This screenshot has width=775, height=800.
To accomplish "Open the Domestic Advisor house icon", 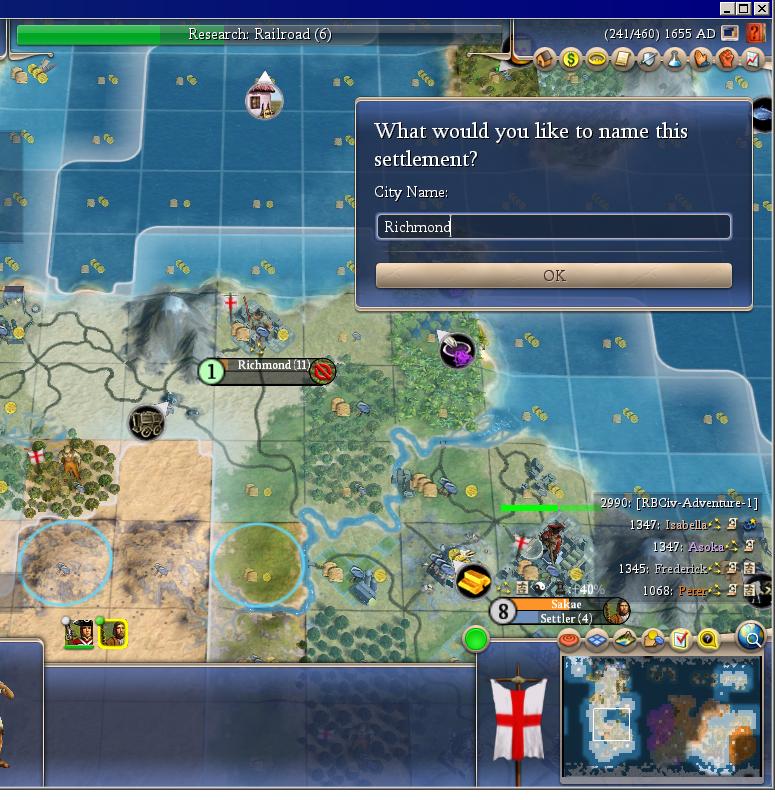I will (546, 60).
